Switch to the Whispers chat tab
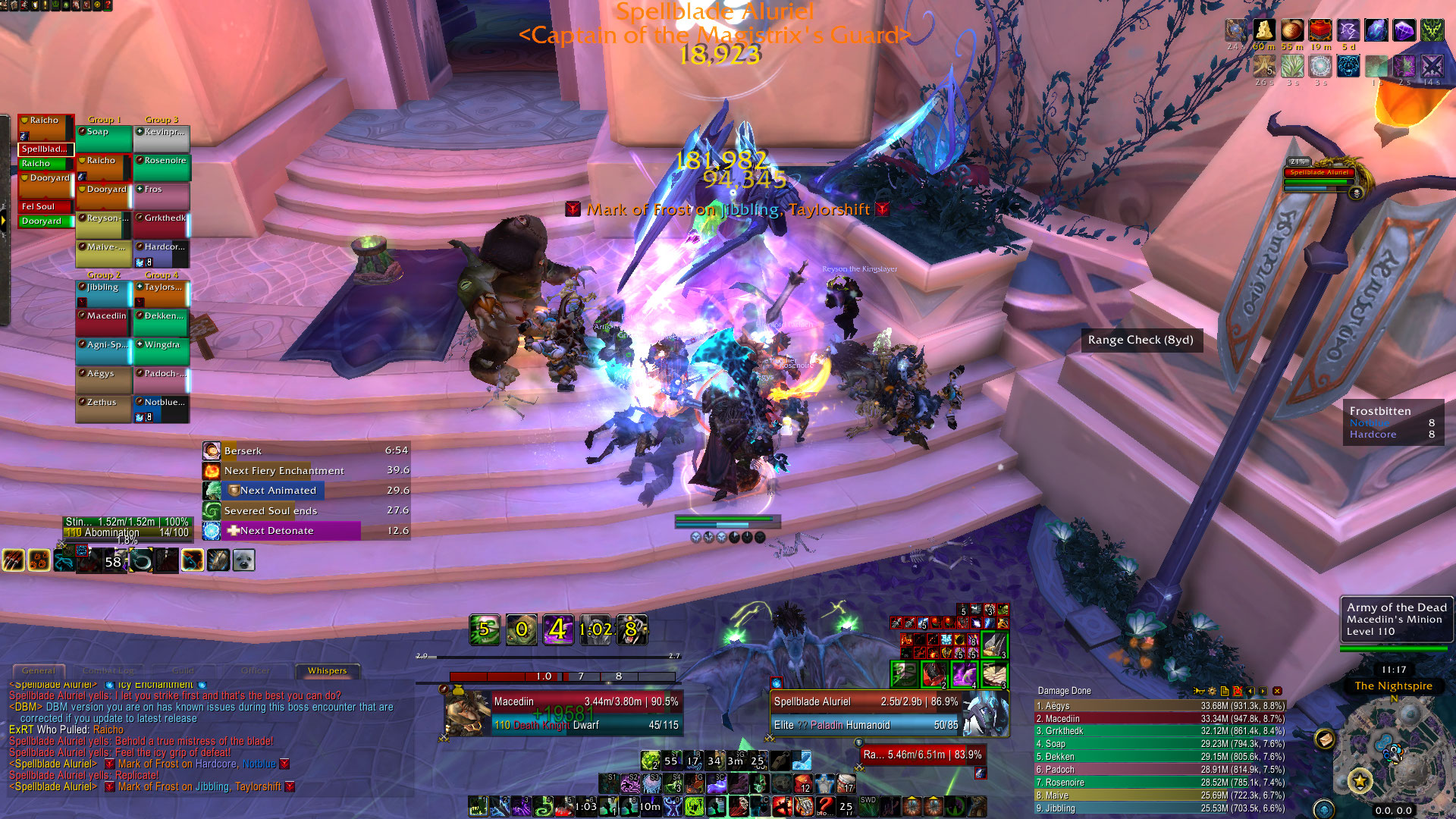The height and width of the screenshot is (819, 1456). [x=327, y=670]
